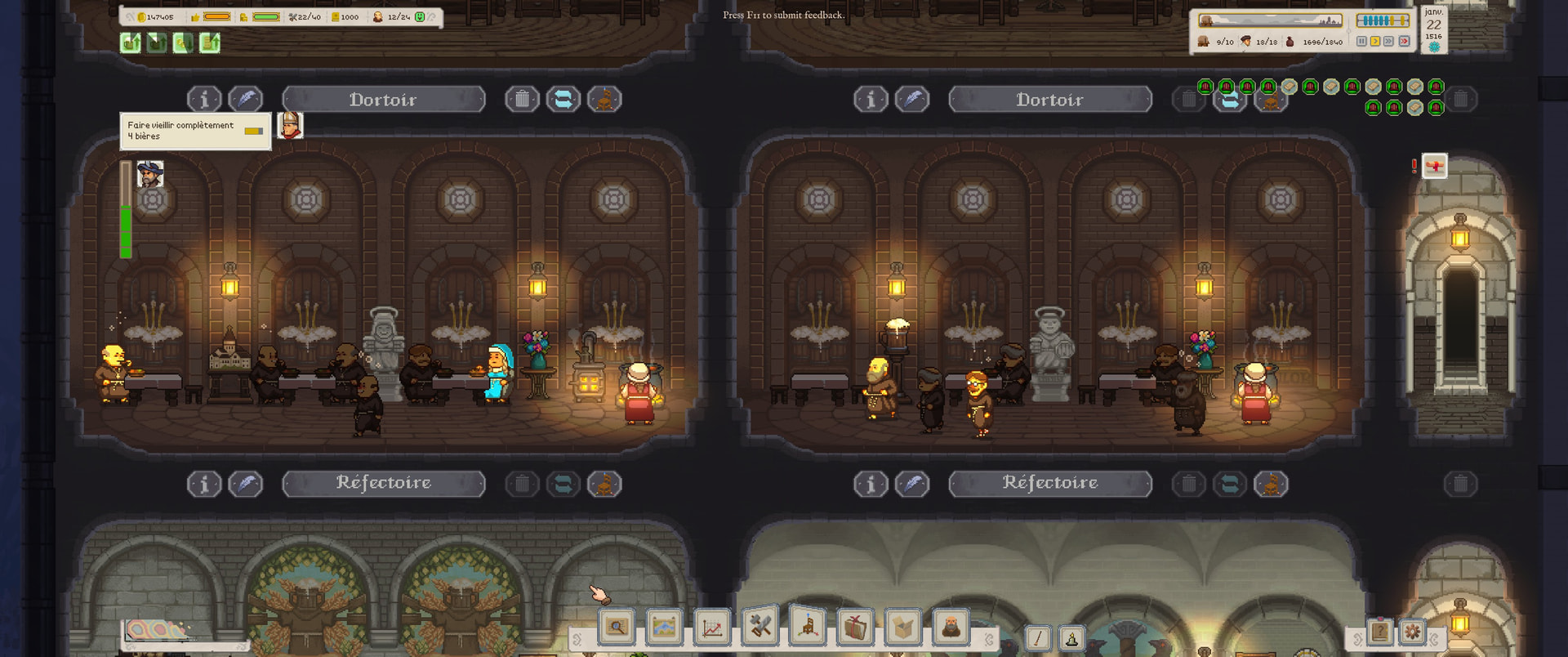Viewport: 1568px width, 657px height.
Task: Open the gear settings menu
Action: (x=1412, y=632)
